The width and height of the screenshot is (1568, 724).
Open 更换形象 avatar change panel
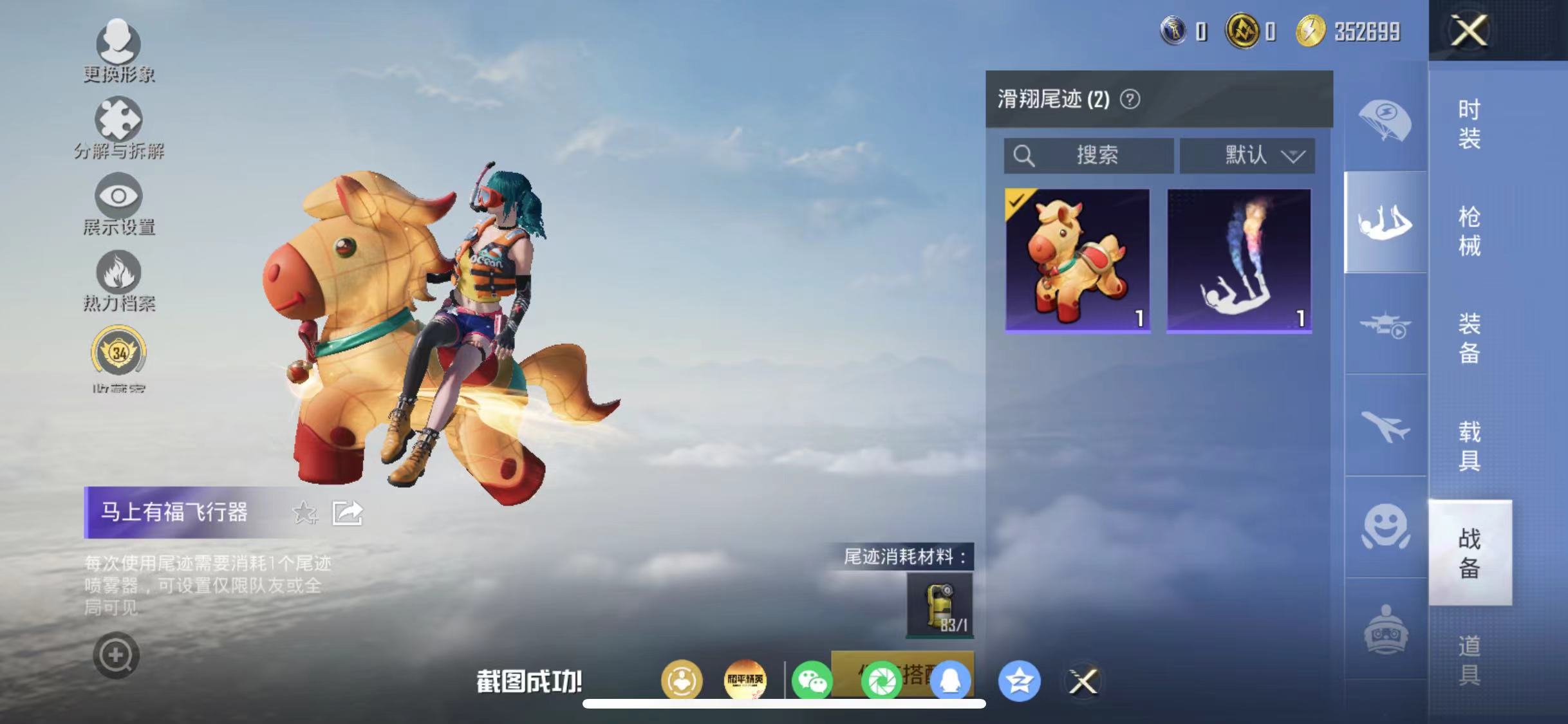click(x=118, y=48)
